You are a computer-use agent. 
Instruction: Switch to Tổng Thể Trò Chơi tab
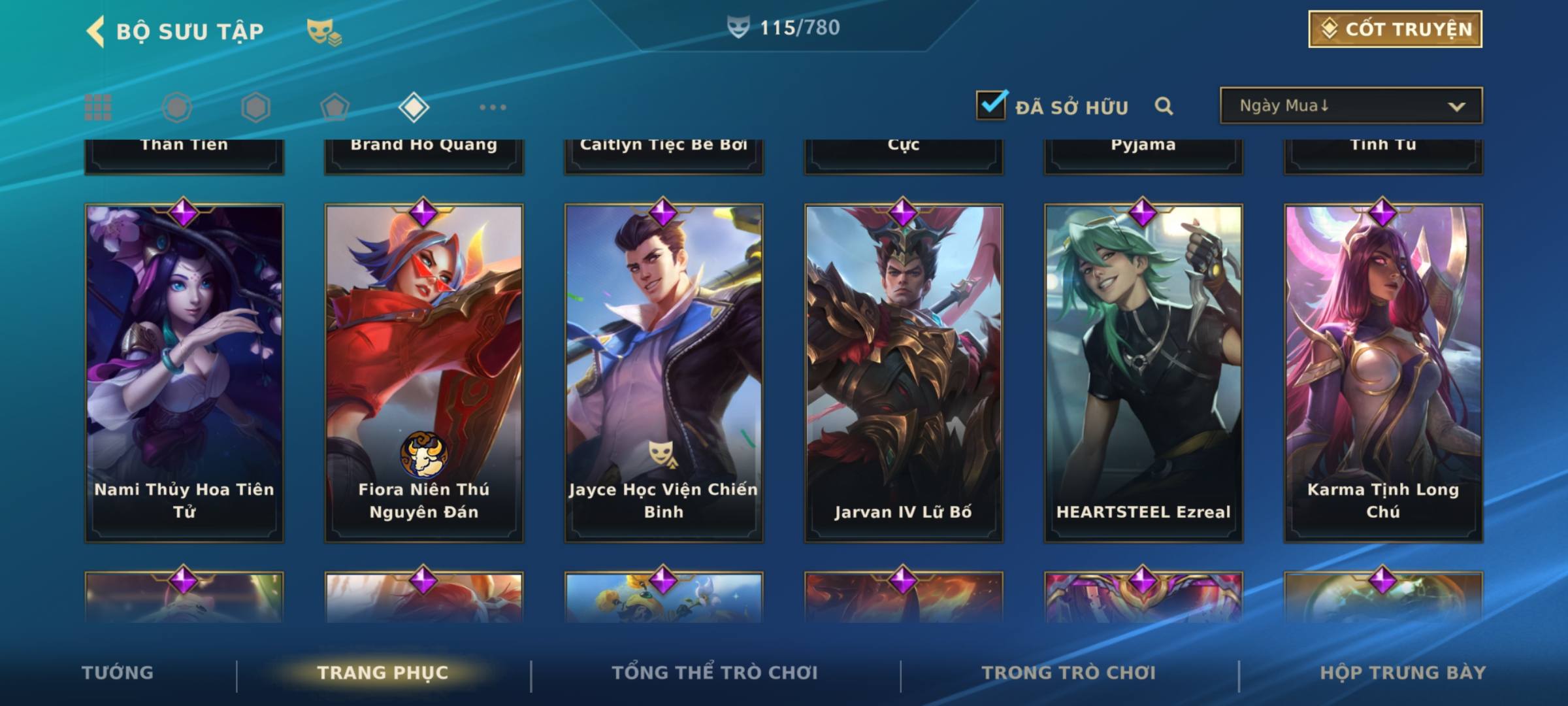(x=715, y=673)
